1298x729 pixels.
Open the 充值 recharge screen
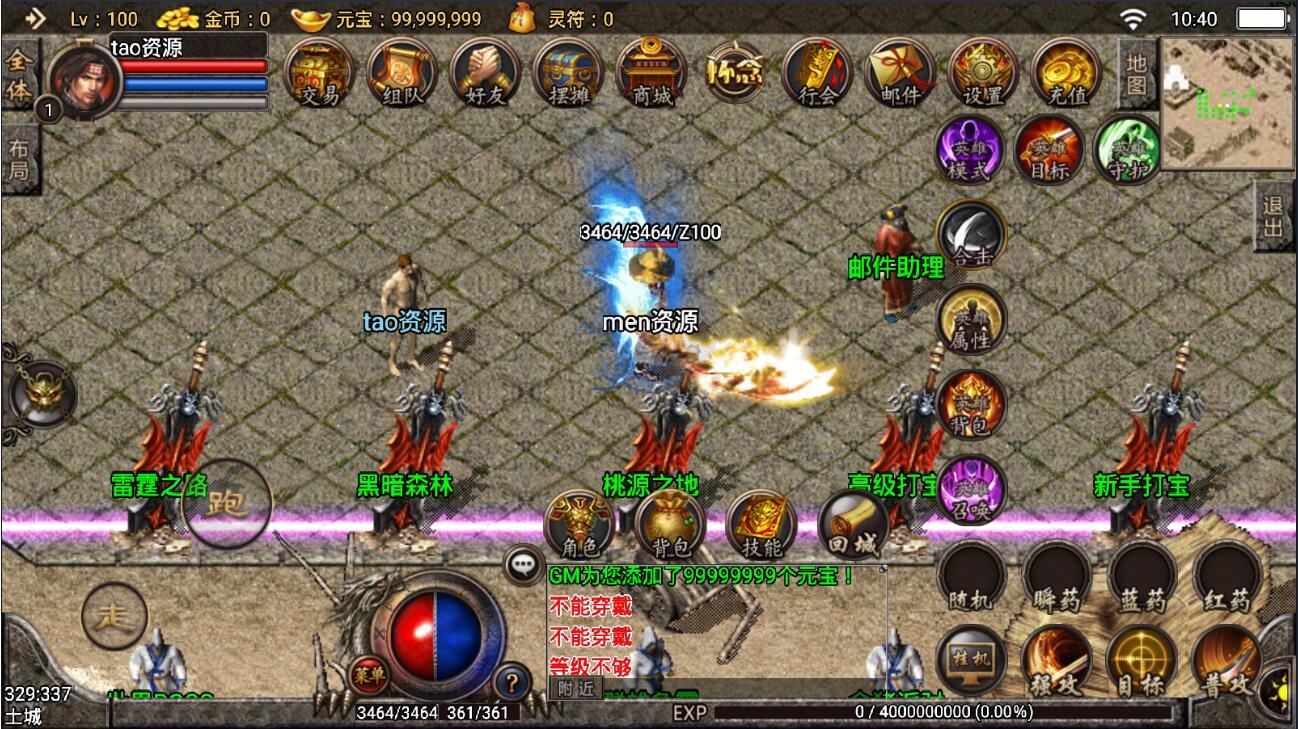(1066, 72)
